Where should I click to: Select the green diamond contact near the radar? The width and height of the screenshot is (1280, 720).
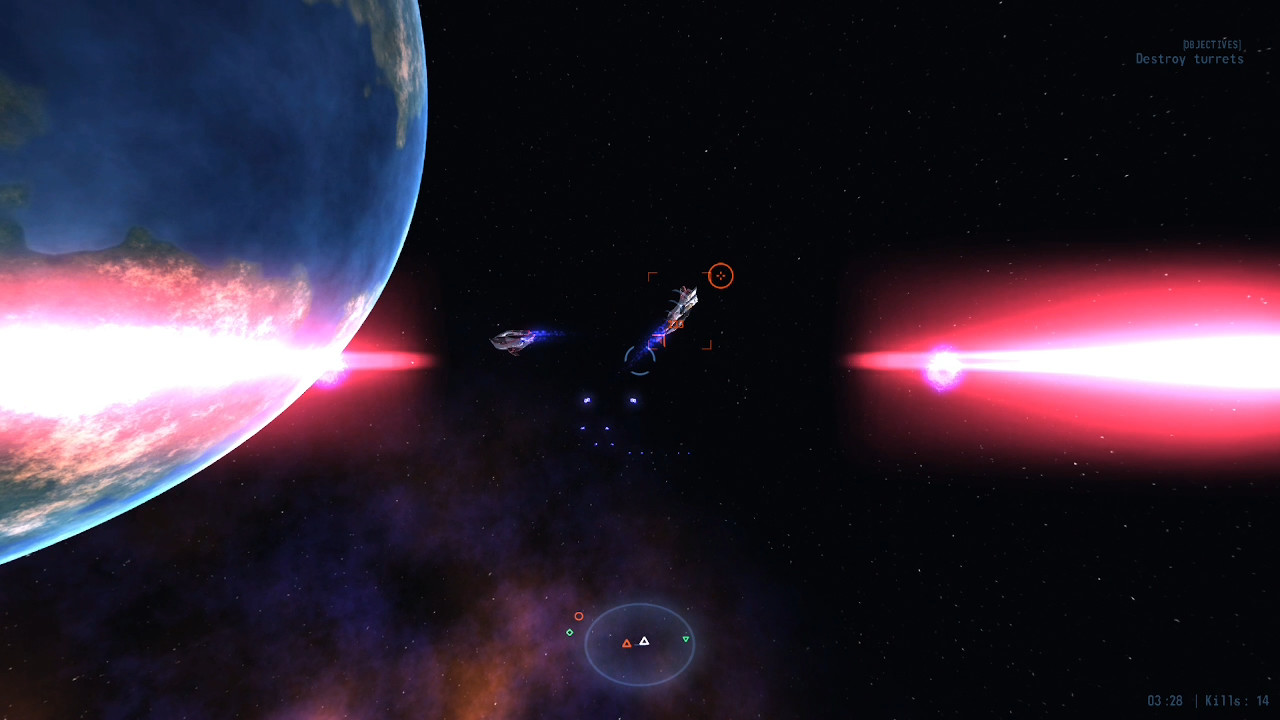[x=571, y=632]
